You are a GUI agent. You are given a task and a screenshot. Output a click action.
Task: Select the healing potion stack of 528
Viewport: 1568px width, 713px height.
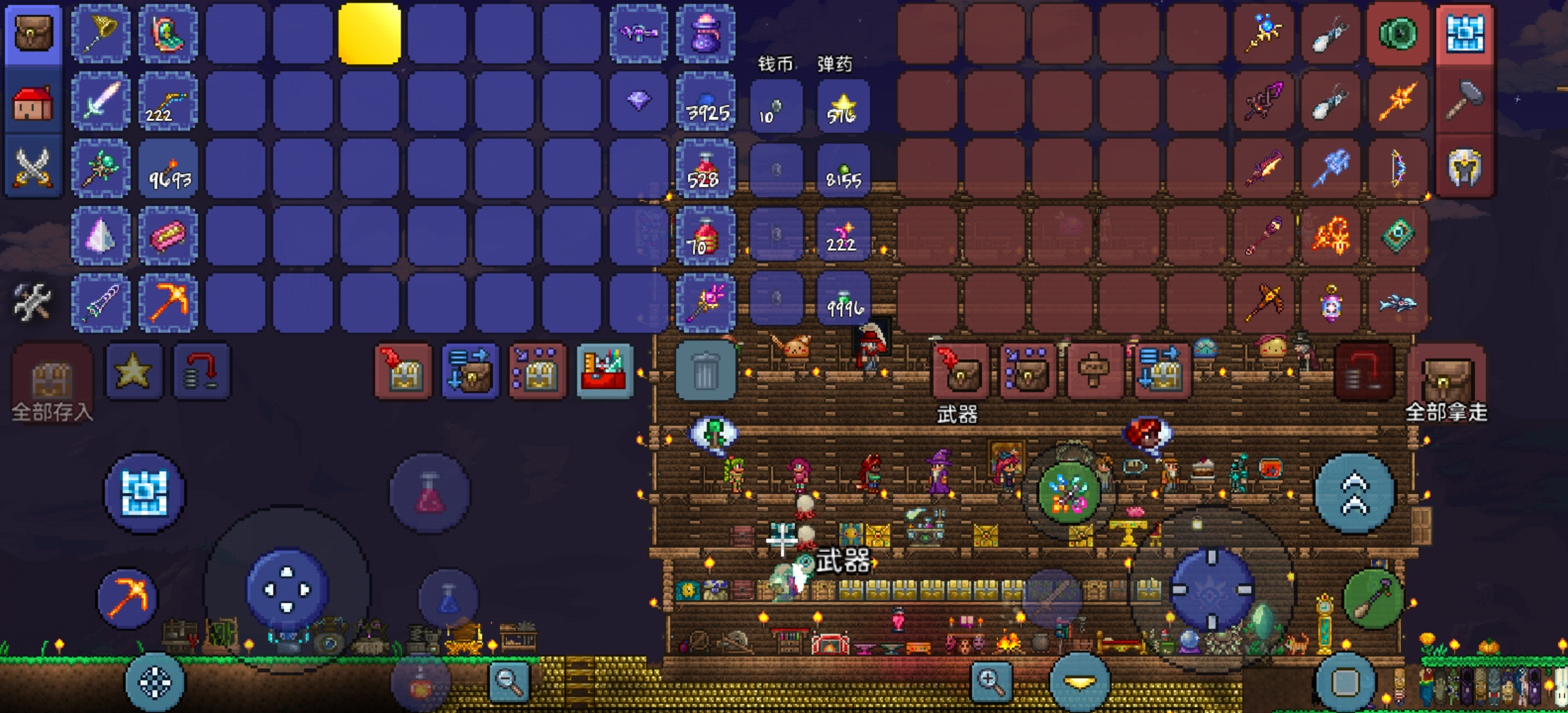(705, 168)
